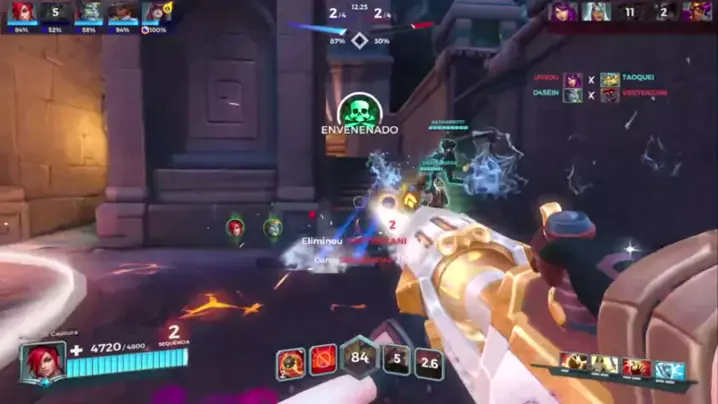Trigger the ability on 5 second cooldown
This screenshot has height=404, width=718.
pyautogui.click(x=398, y=360)
